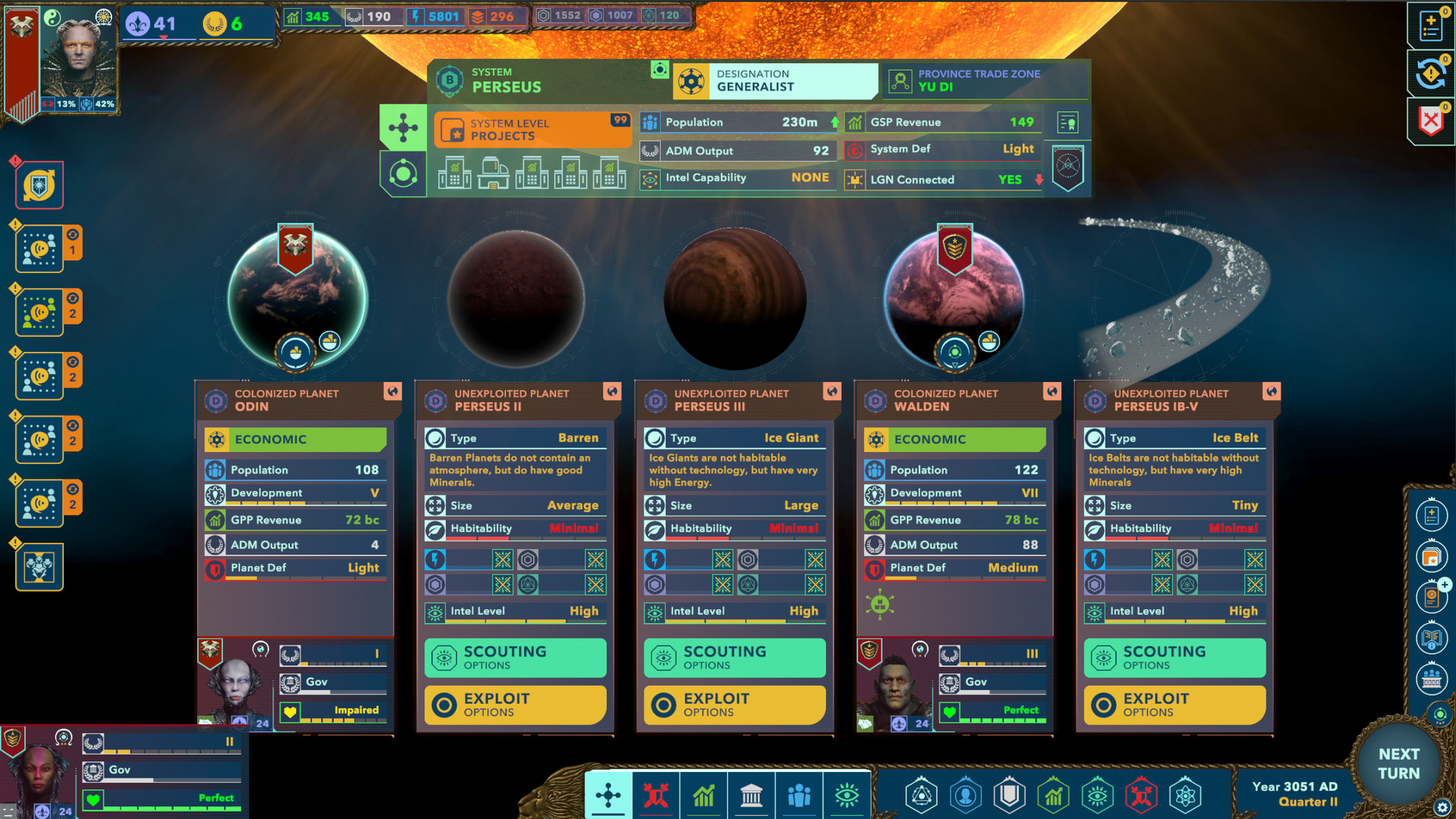Open the System Level Projects panel
1456x819 pixels.
531,128
